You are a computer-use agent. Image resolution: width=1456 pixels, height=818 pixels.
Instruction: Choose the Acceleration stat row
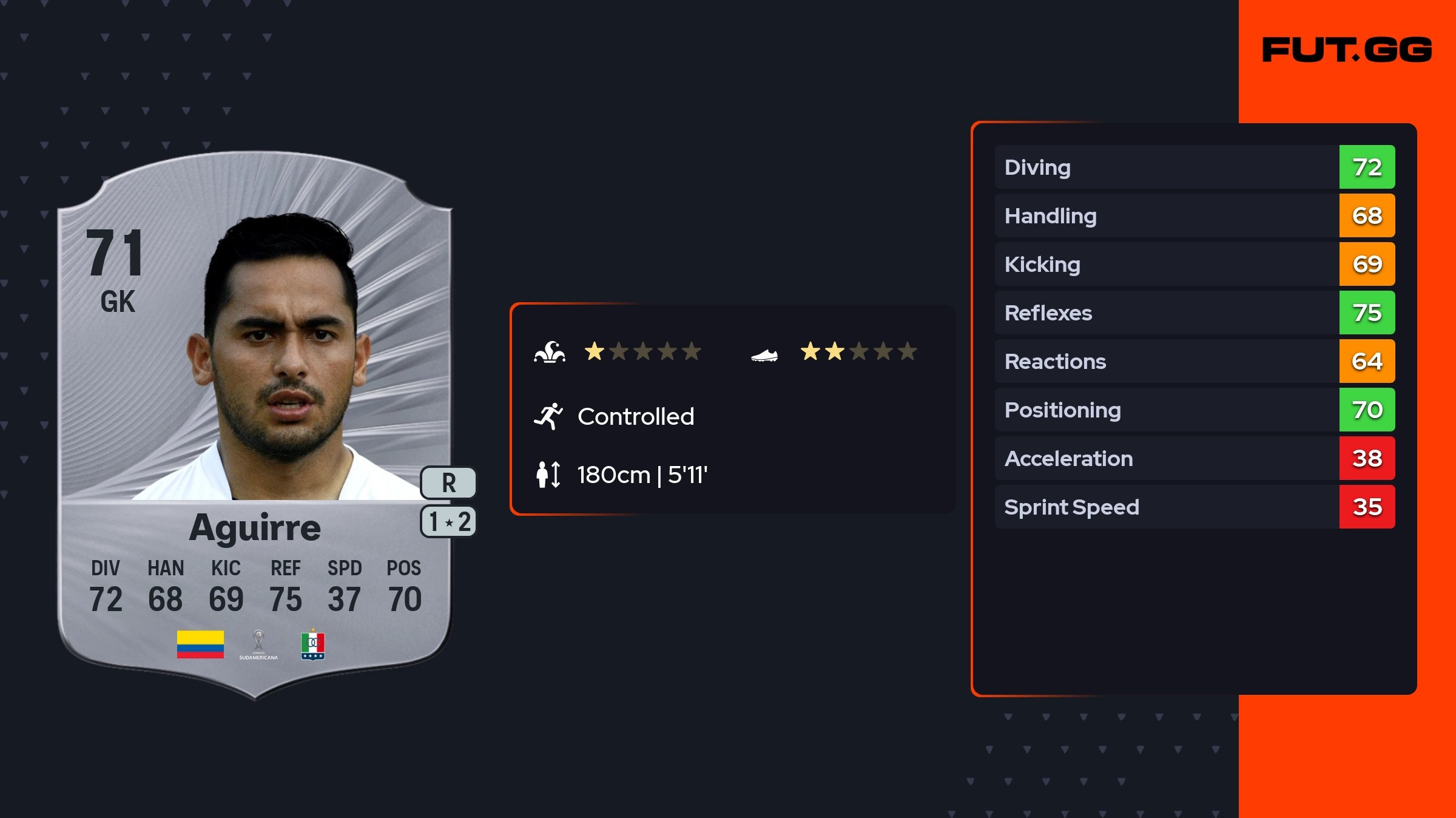(1194, 458)
